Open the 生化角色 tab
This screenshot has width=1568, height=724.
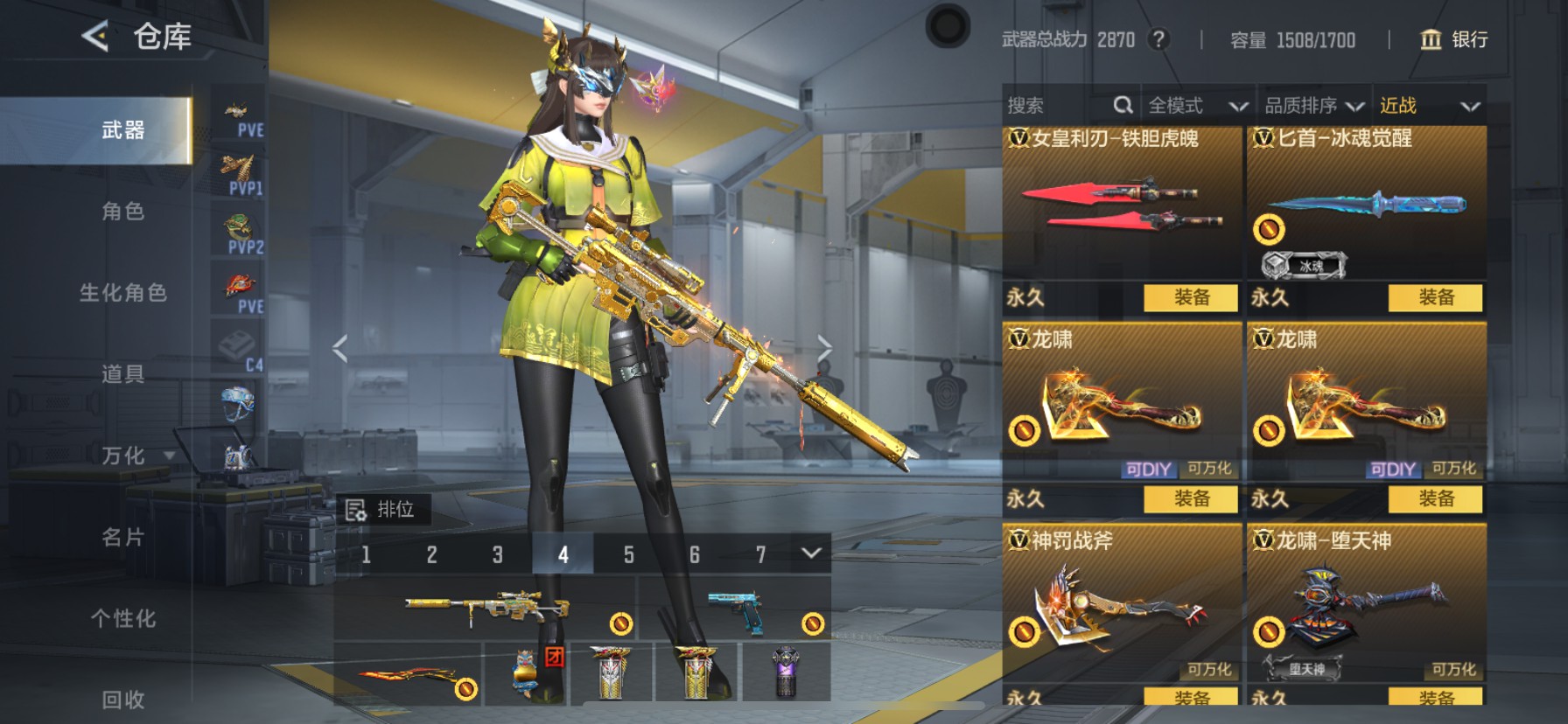pos(122,293)
